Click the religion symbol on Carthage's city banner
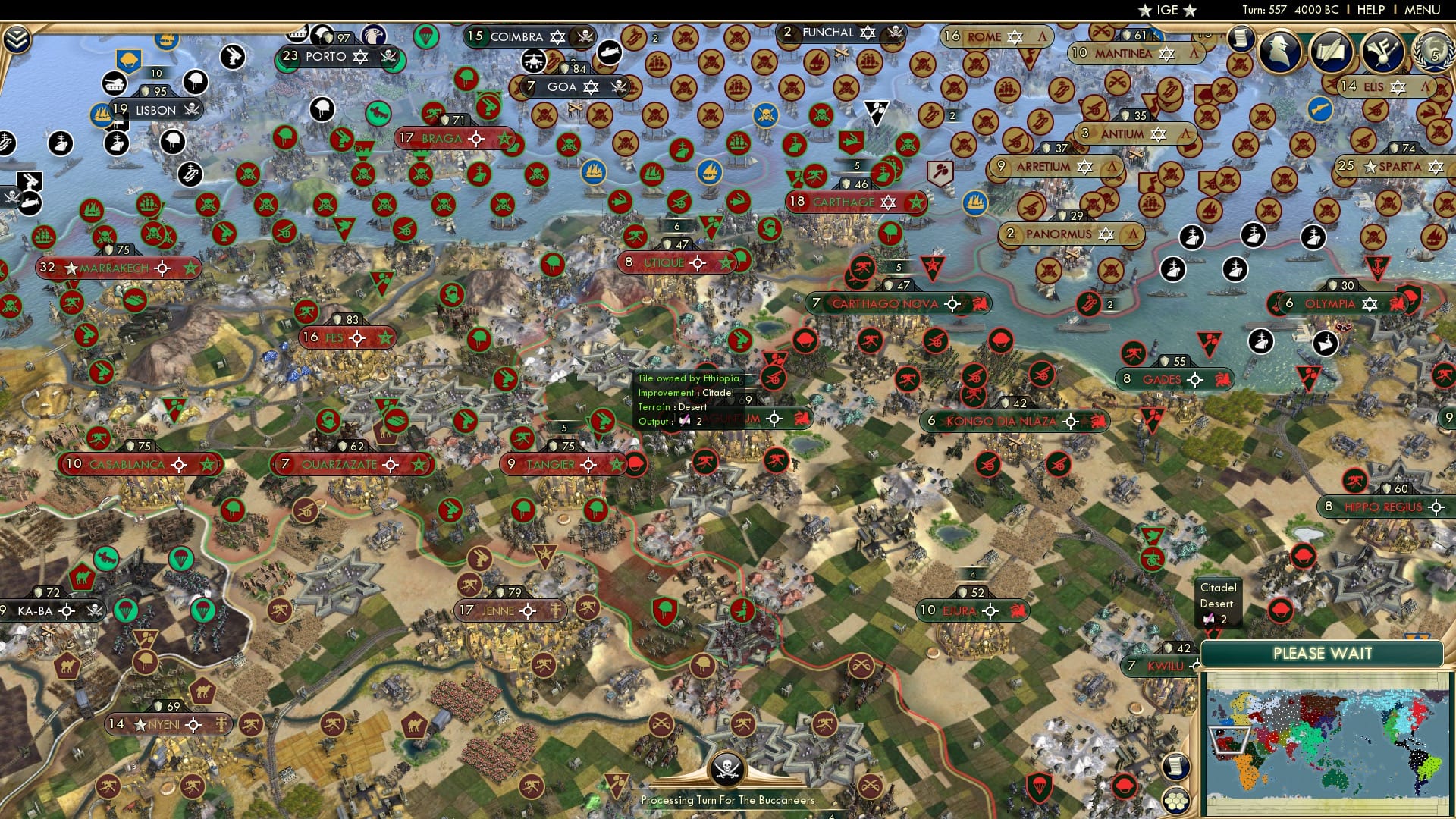 (887, 202)
